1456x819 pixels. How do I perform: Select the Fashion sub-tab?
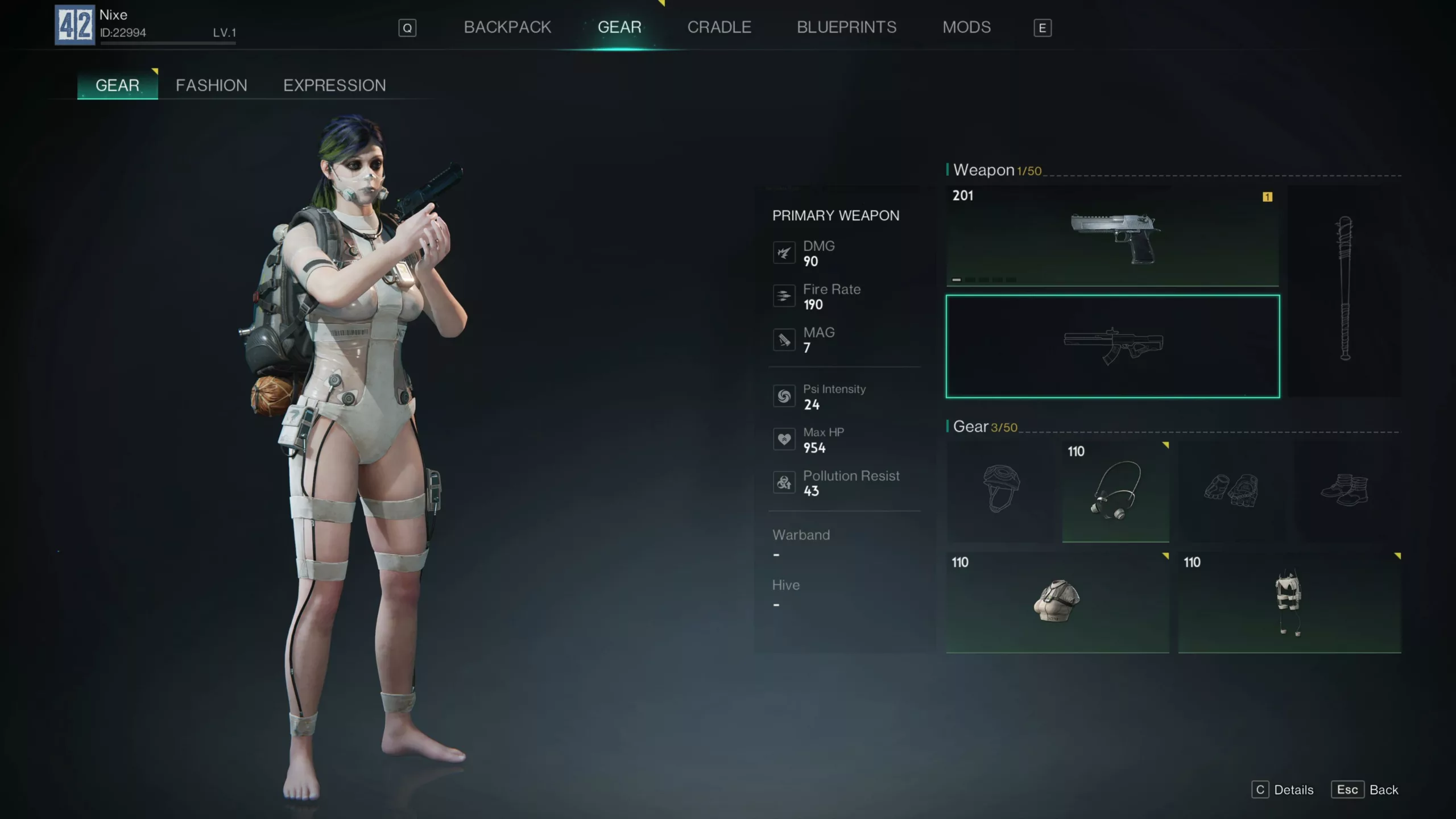click(211, 85)
